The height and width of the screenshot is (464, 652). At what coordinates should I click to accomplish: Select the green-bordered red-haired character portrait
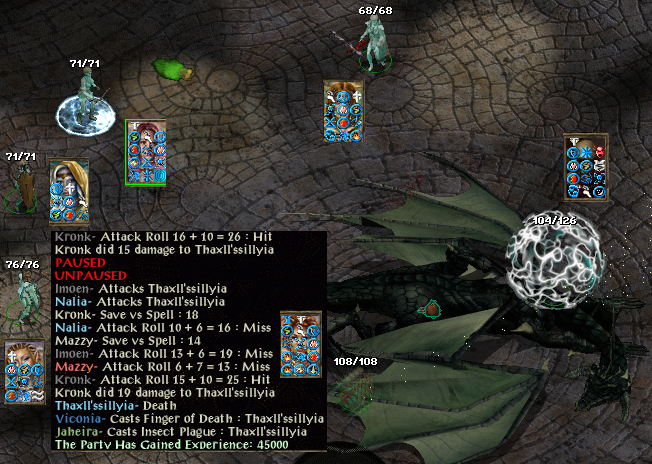[146, 152]
